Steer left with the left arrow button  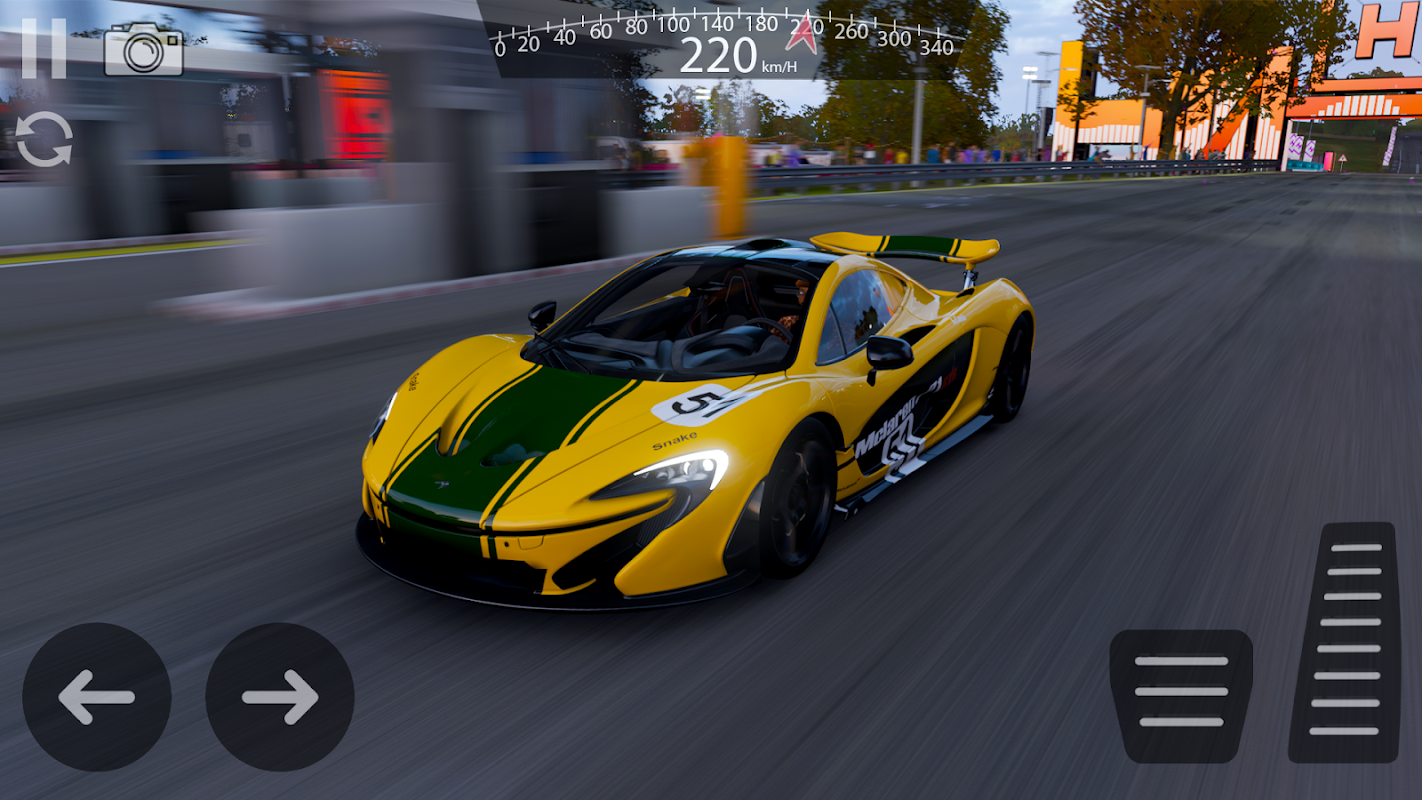(97, 697)
